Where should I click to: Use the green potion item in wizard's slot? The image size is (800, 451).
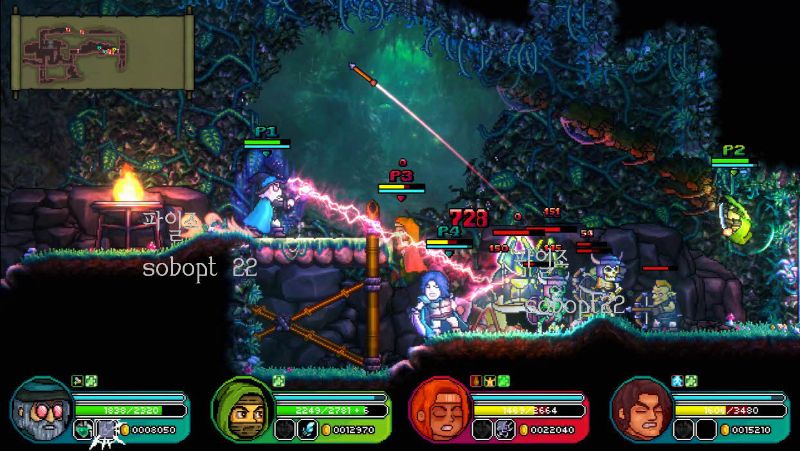coord(84,430)
